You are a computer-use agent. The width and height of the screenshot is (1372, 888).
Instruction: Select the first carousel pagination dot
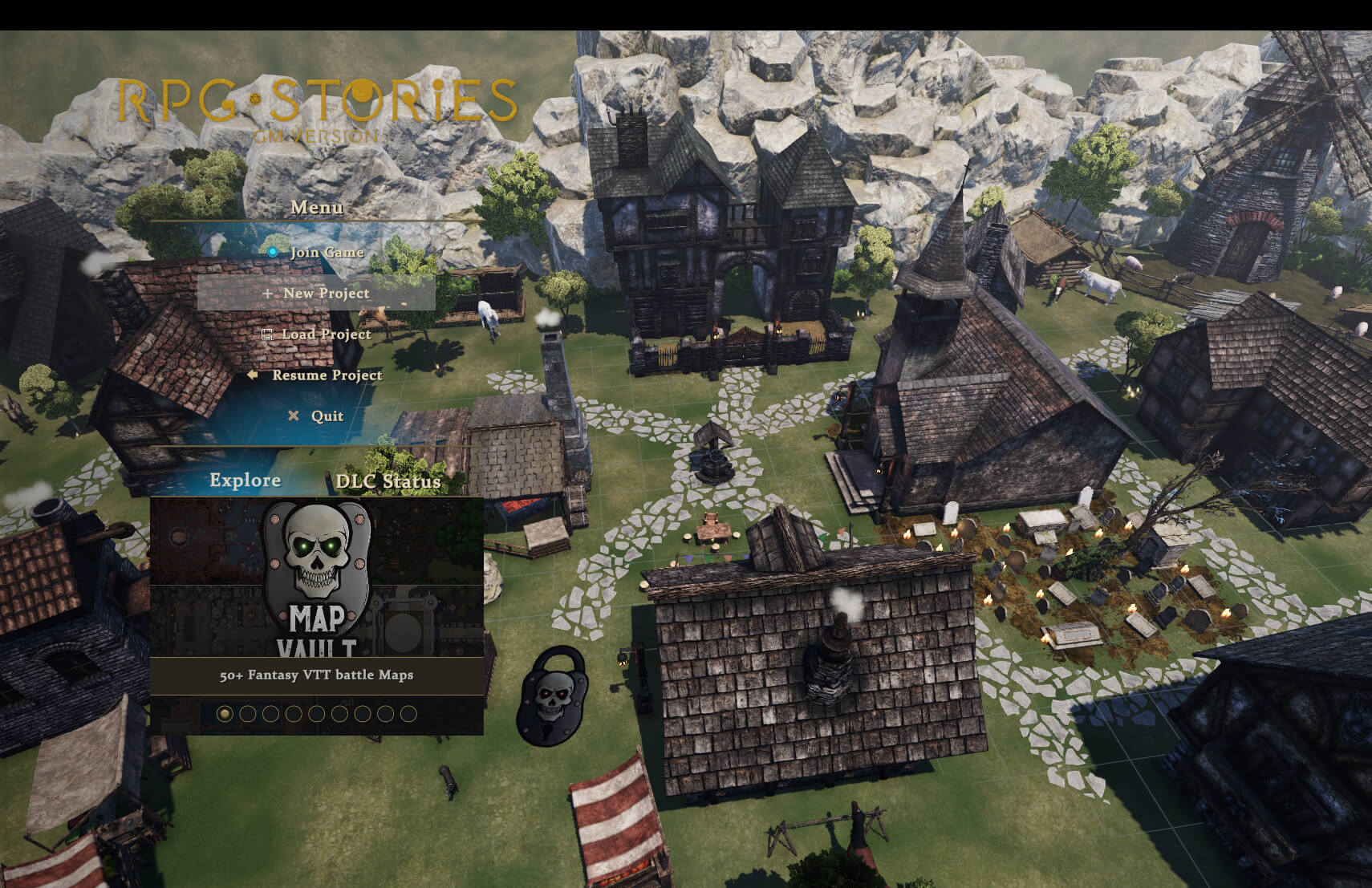[227, 714]
